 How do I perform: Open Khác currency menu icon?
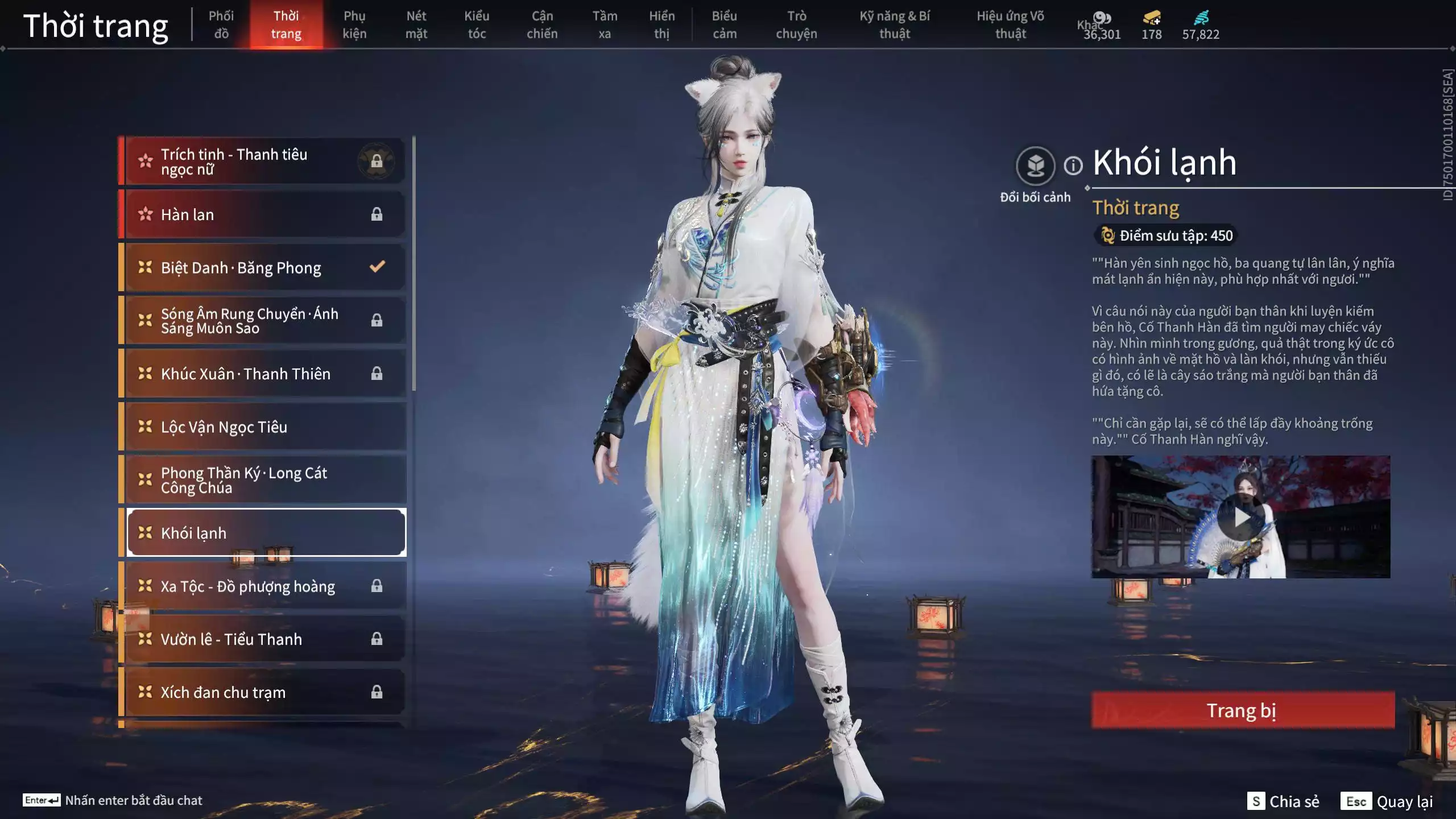click(x=1101, y=18)
